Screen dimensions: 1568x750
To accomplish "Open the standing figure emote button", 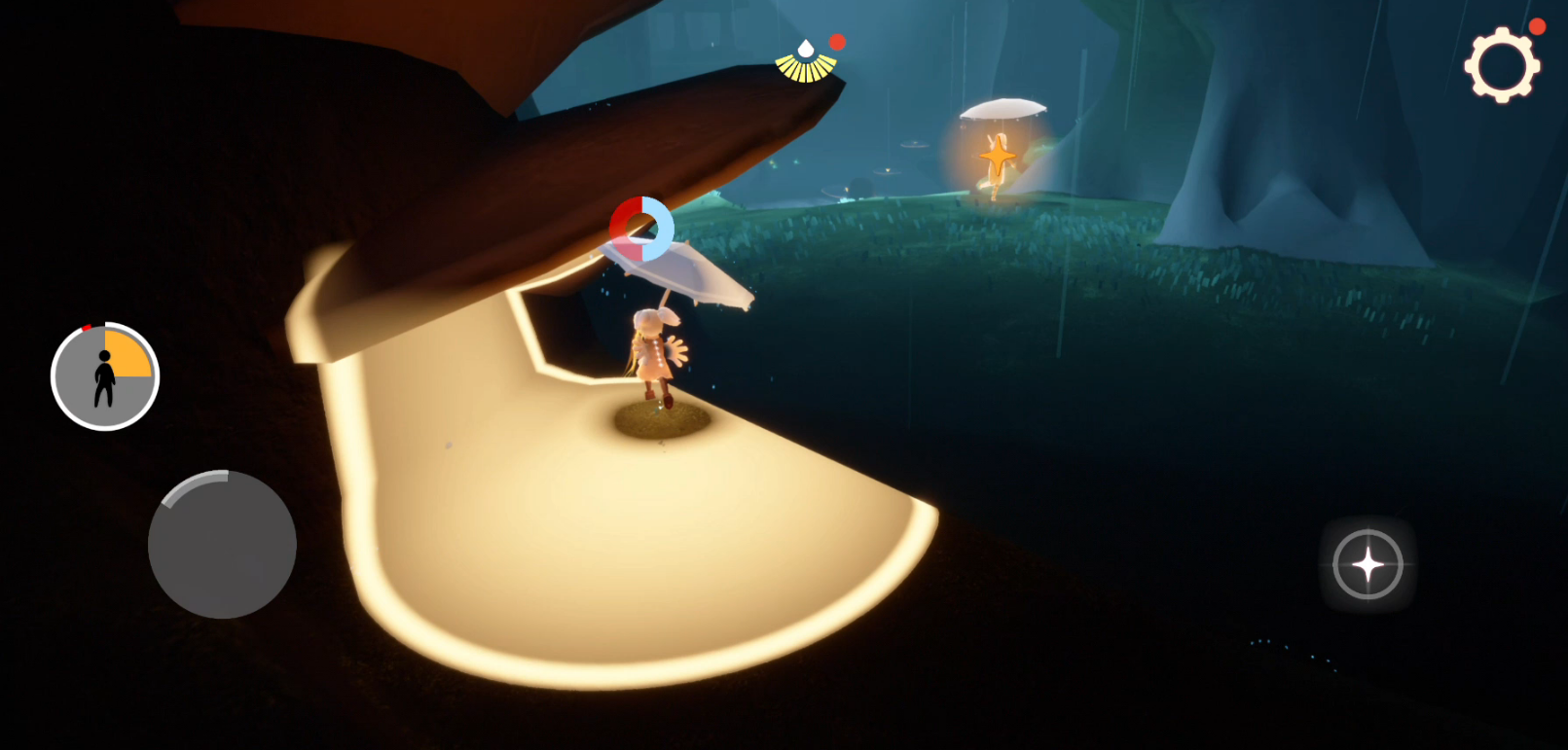I will click(105, 376).
